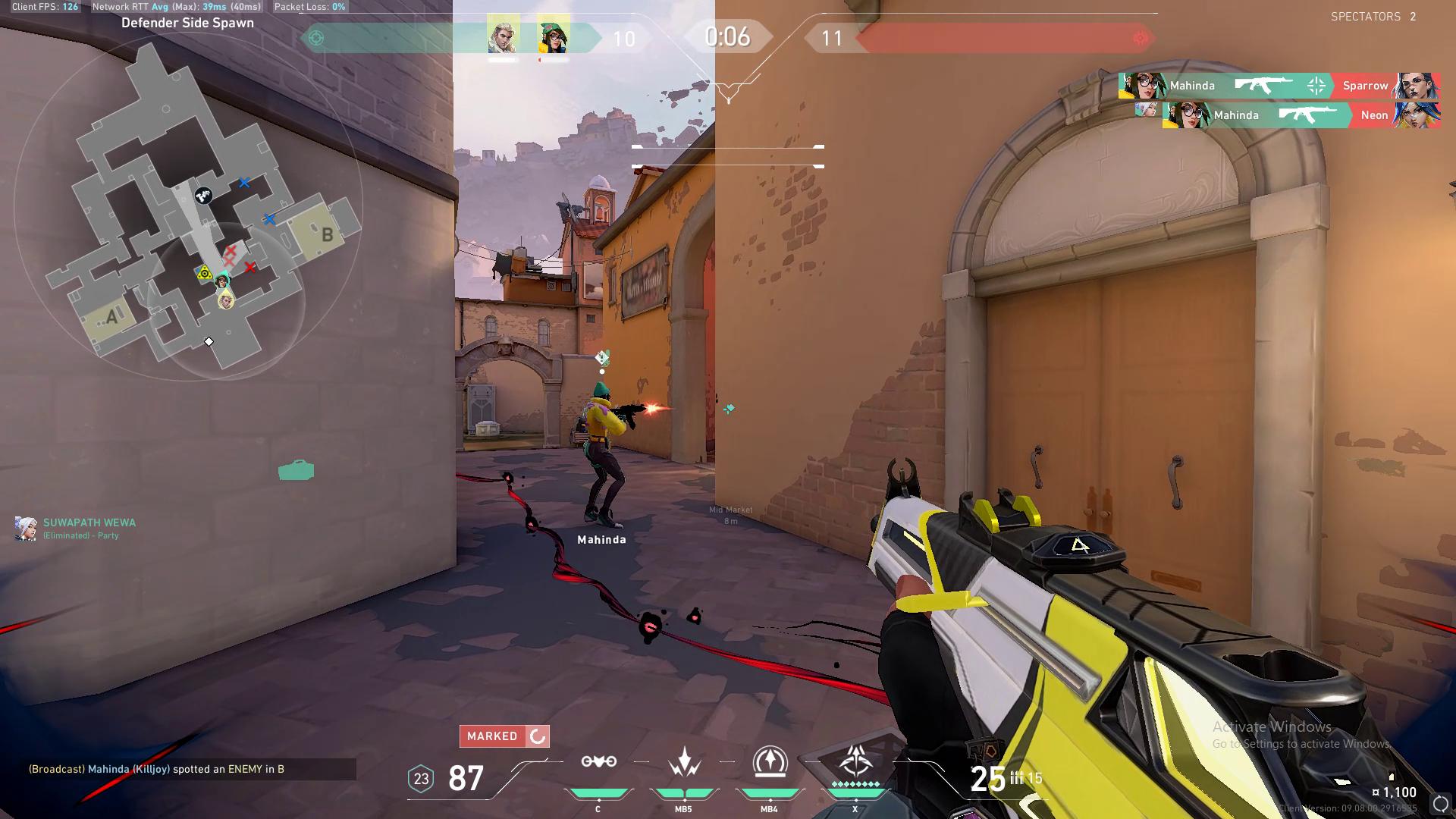Click the blond agent portrait in top bar

tap(503, 36)
